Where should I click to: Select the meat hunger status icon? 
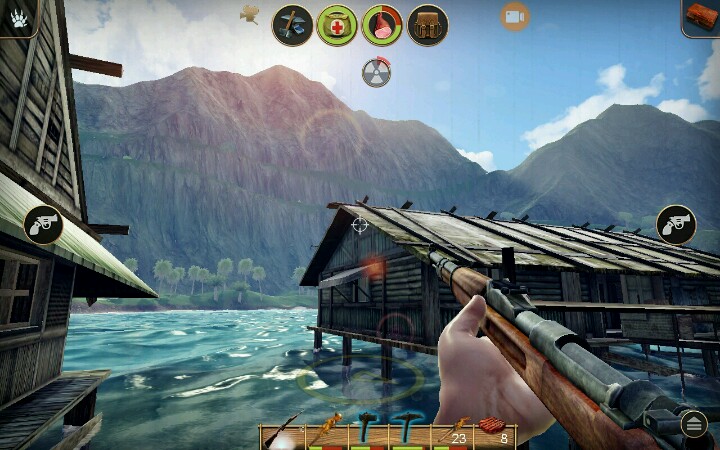[382, 24]
